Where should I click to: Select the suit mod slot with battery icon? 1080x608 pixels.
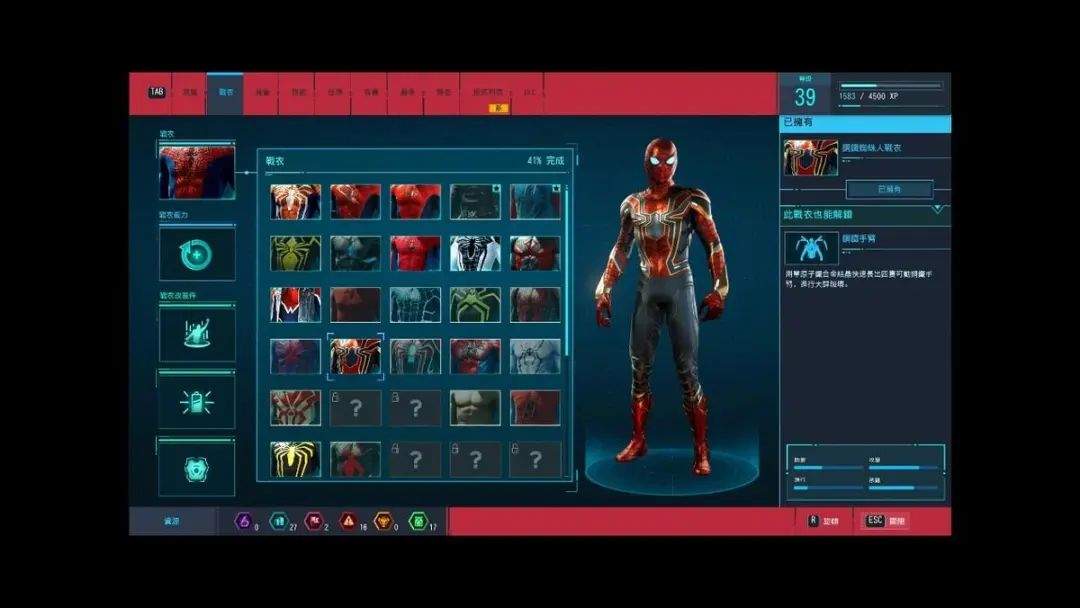pyautogui.click(x=197, y=400)
